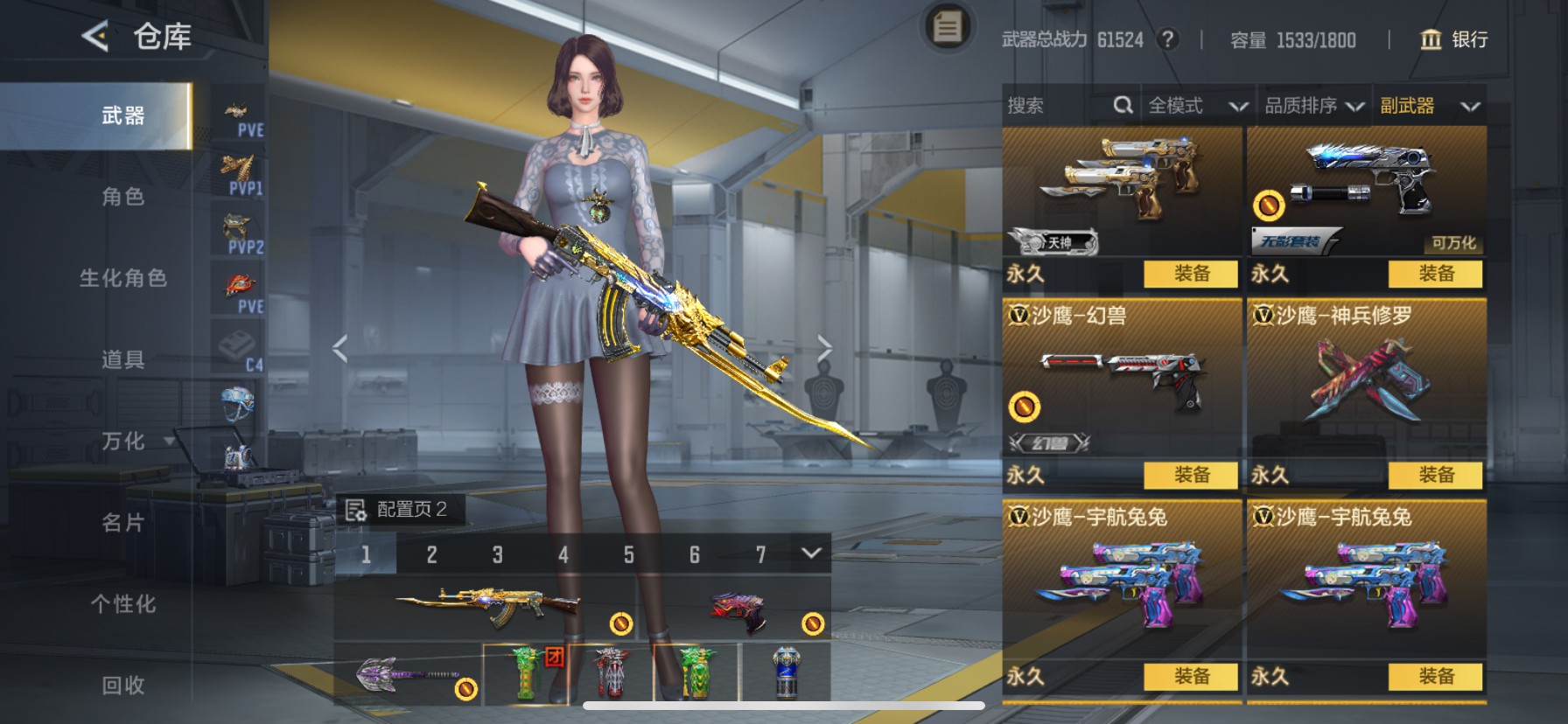Open the 名片 name card tab

(x=122, y=523)
